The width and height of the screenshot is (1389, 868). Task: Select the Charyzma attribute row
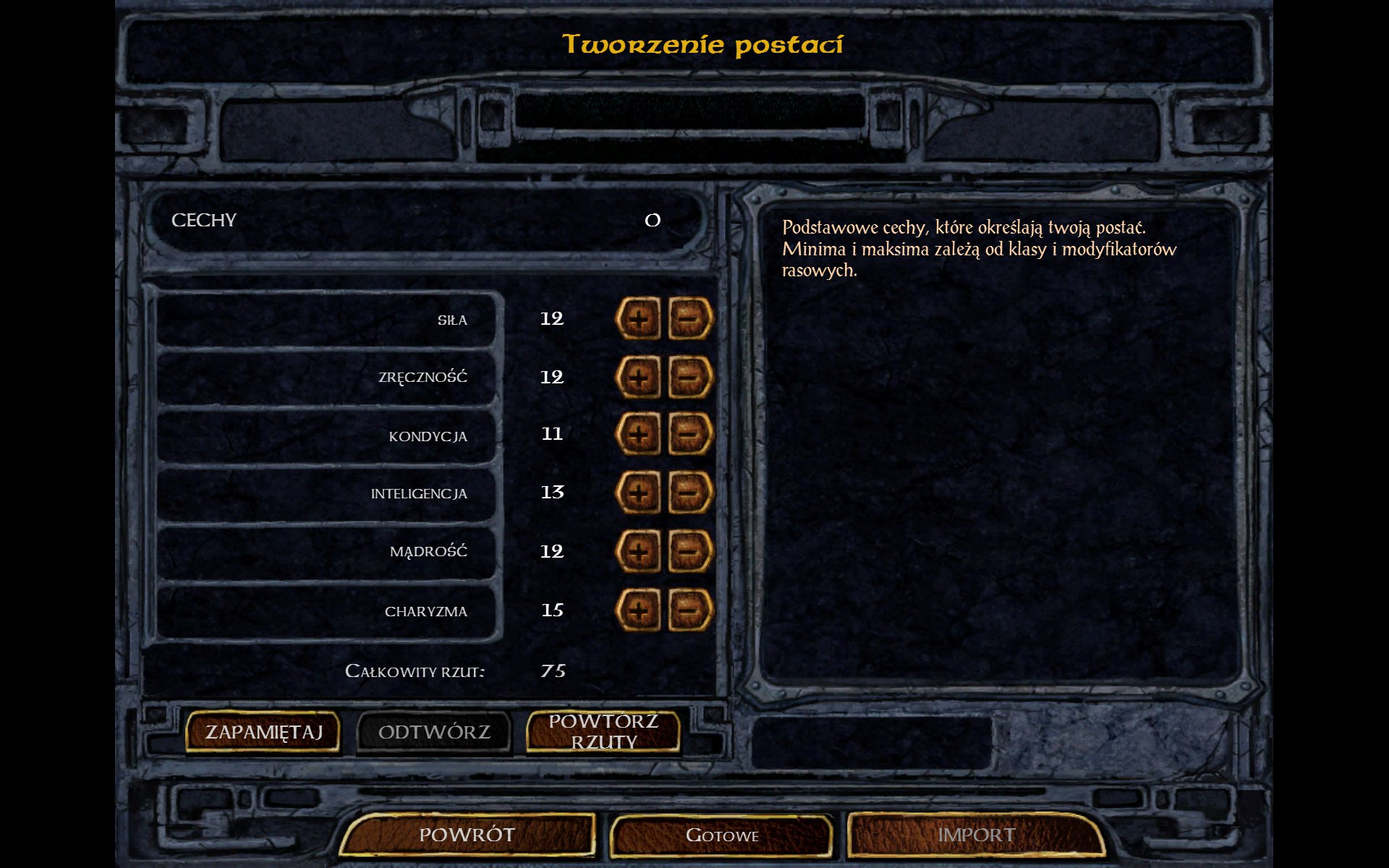coord(327,611)
